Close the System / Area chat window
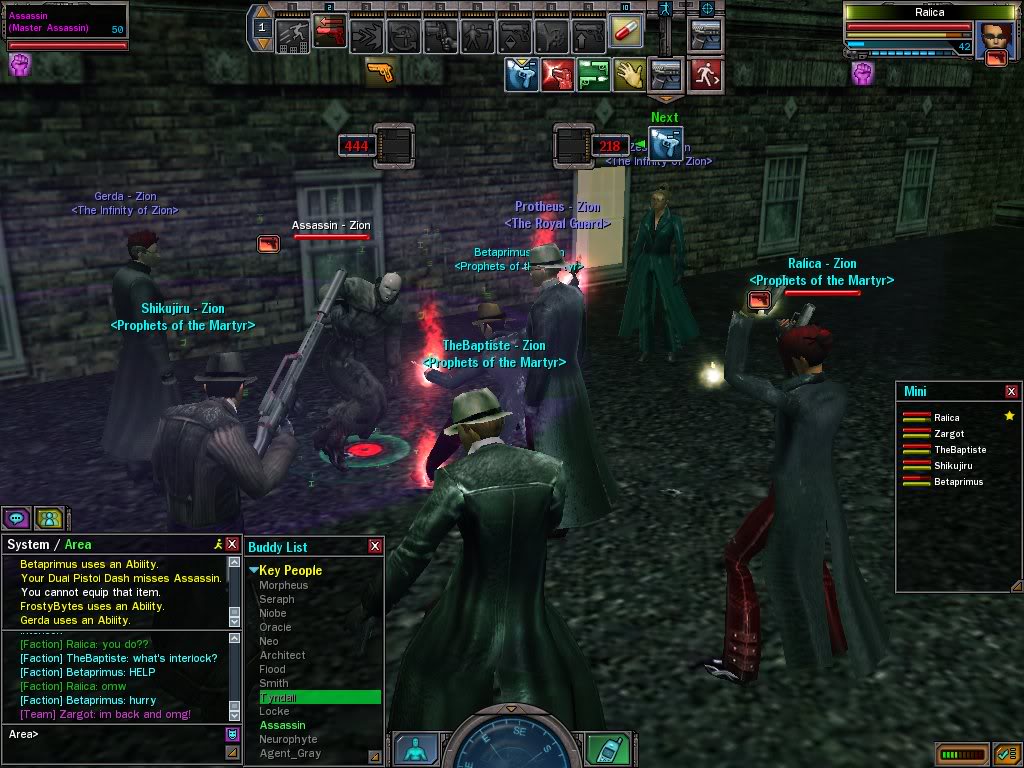The image size is (1024, 768). coord(232,544)
